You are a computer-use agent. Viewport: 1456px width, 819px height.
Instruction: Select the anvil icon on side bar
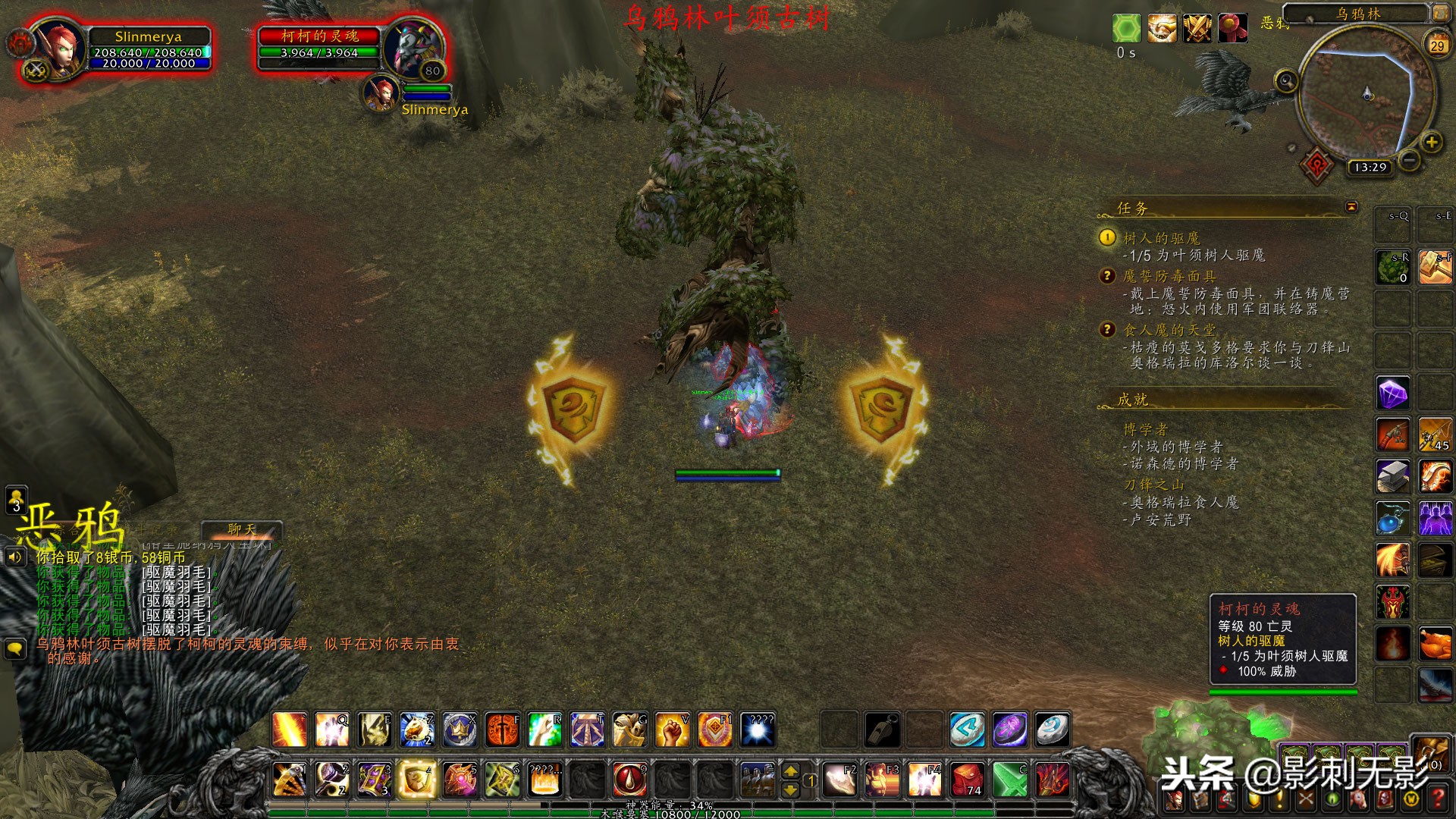pos(1392,475)
